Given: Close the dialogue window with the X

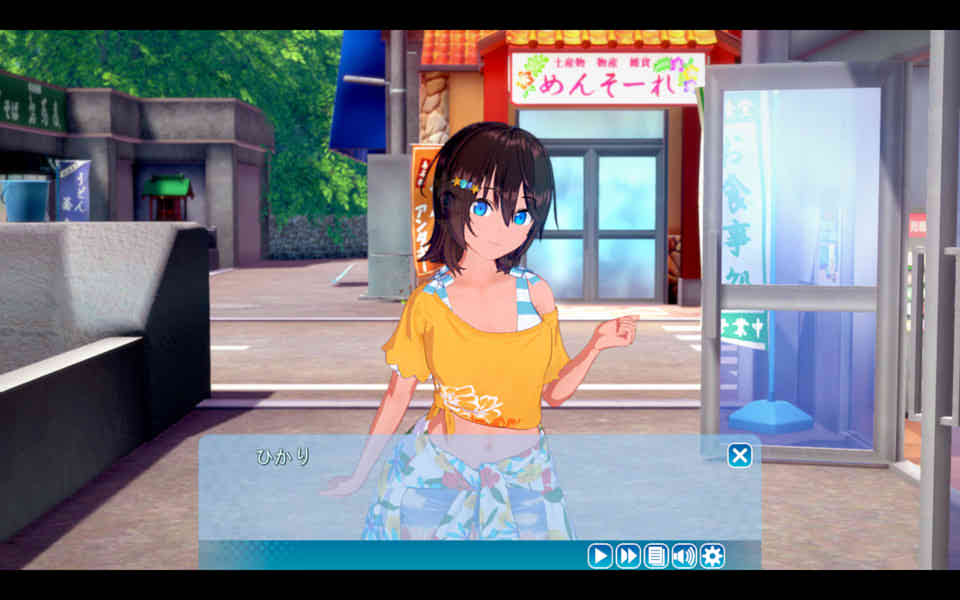Looking at the screenshot, I should point(739,456).
